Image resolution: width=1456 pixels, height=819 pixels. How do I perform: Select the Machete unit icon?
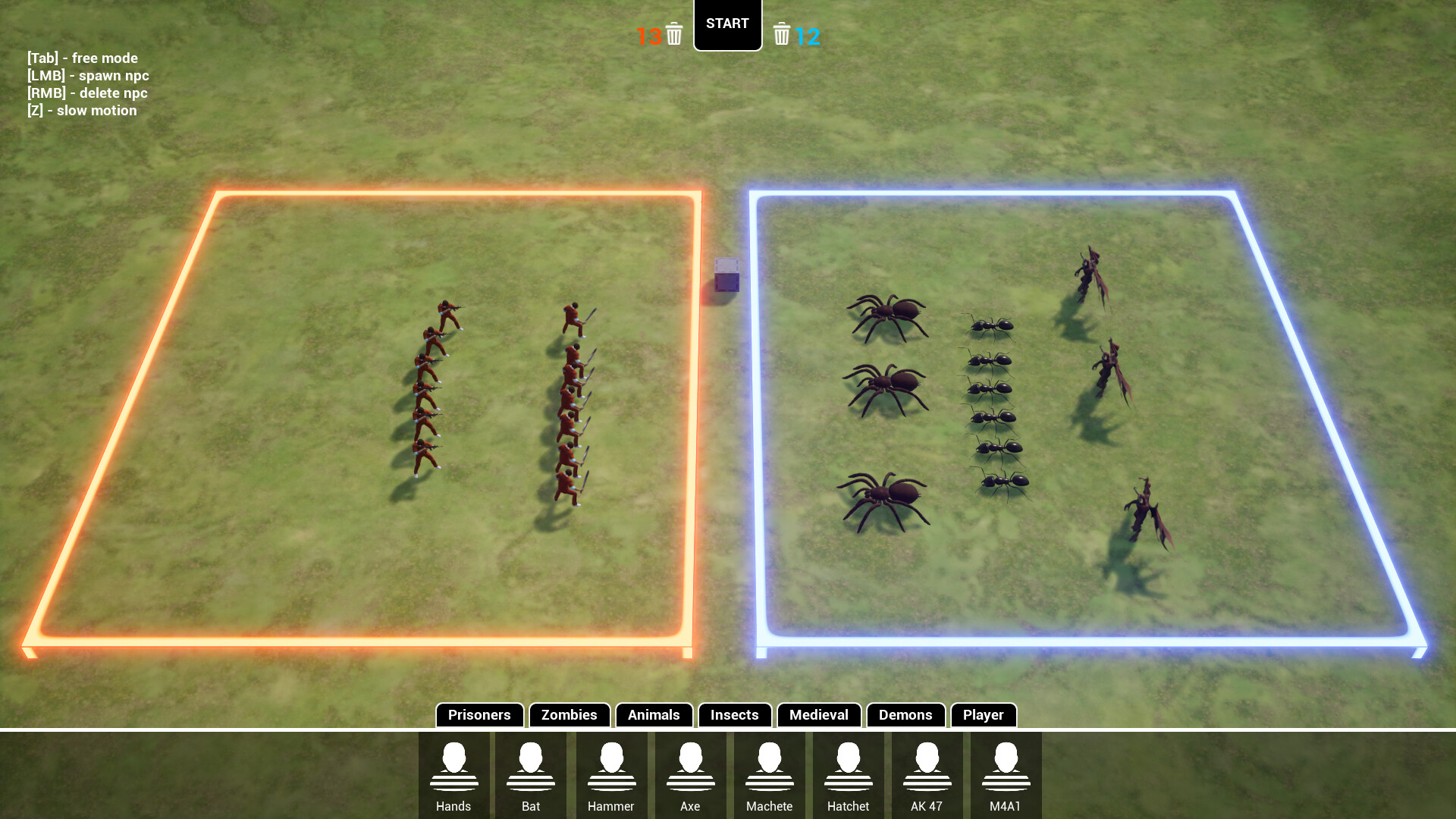tap(770, 773)
